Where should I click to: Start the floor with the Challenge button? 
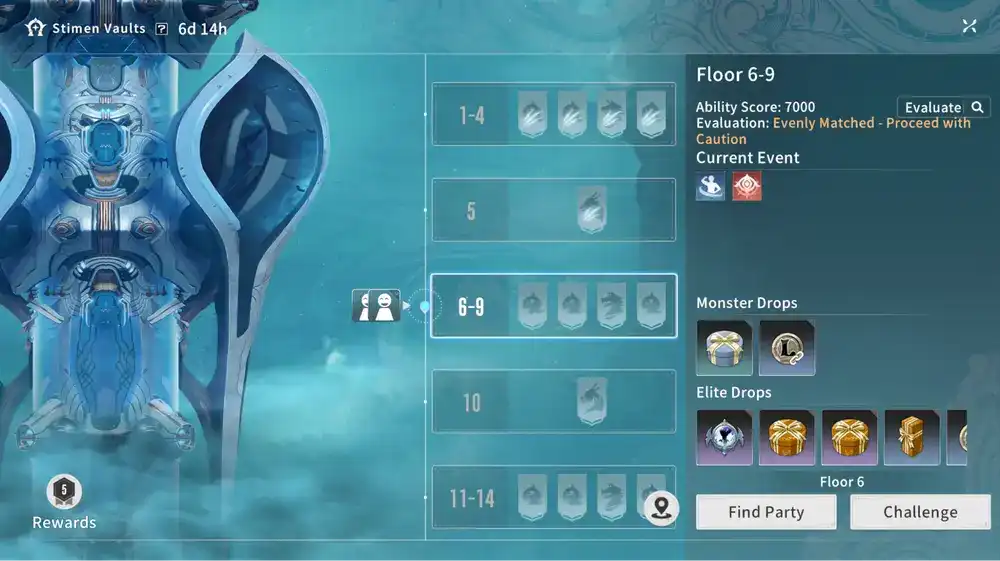(x=920, y=512)
